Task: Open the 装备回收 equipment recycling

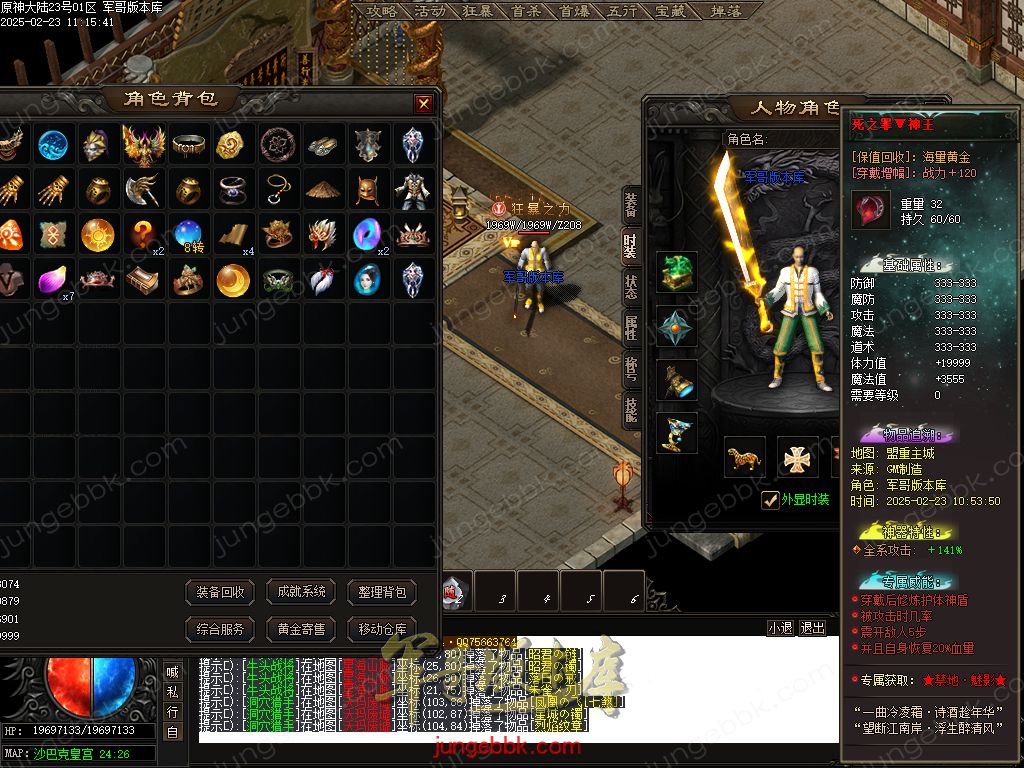Action: (220, 592)
